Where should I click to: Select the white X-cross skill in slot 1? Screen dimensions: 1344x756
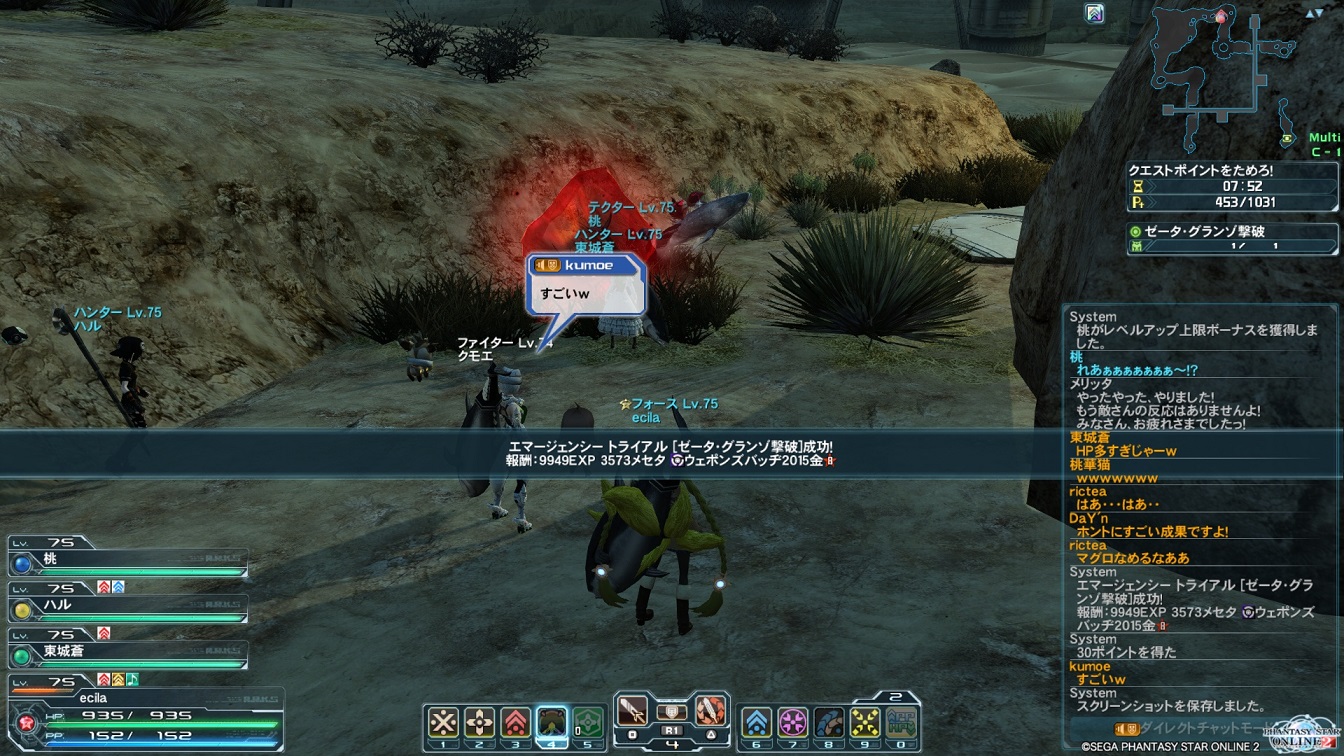(443, 722)
